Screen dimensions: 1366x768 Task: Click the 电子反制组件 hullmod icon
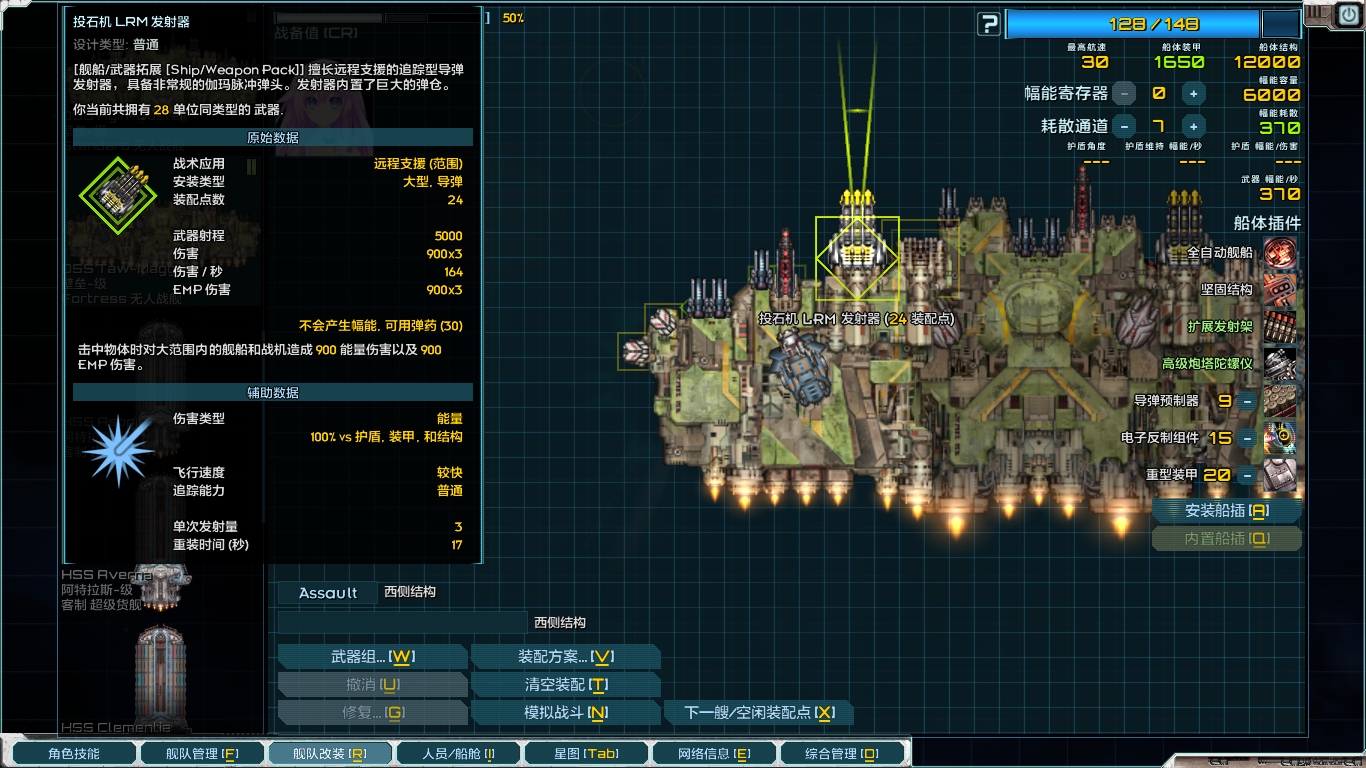1278,437
